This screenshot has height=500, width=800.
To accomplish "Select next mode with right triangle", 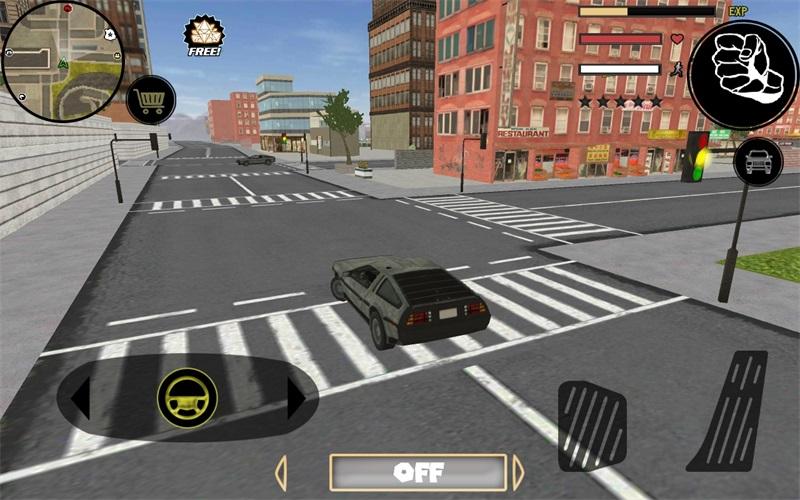I will 518,473.
